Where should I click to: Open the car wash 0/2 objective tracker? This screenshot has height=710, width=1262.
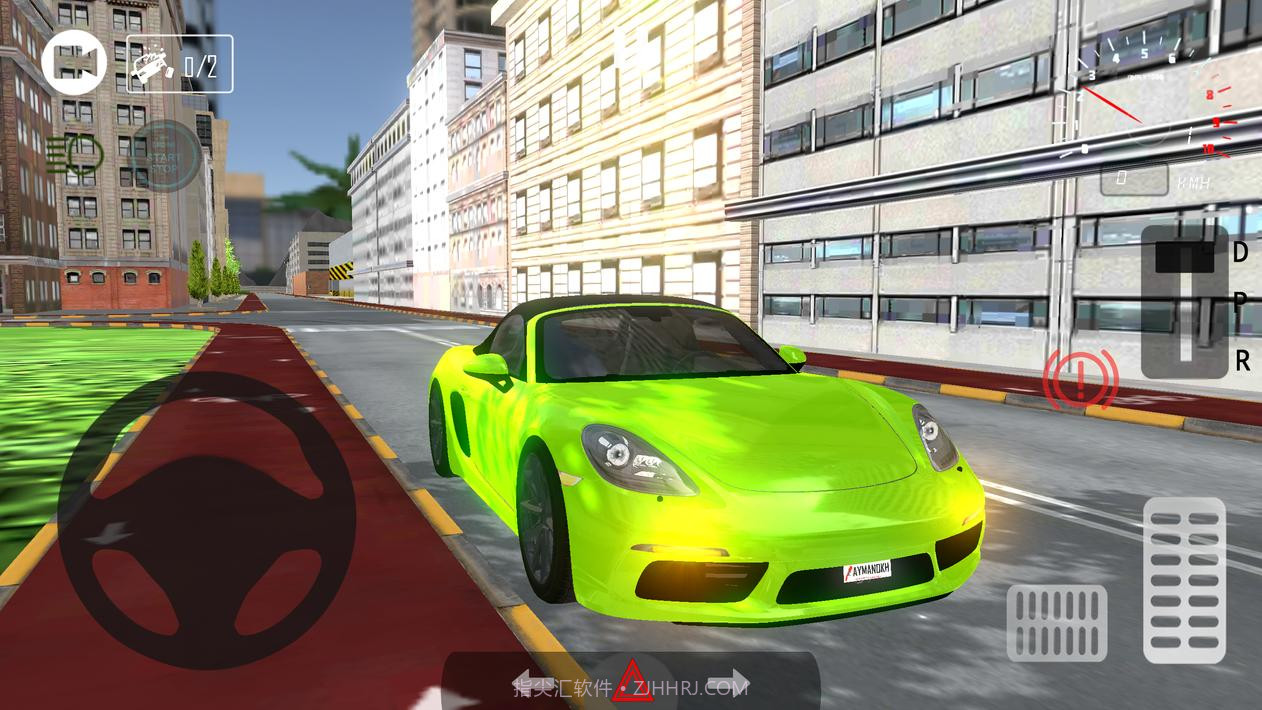(180, 65)
